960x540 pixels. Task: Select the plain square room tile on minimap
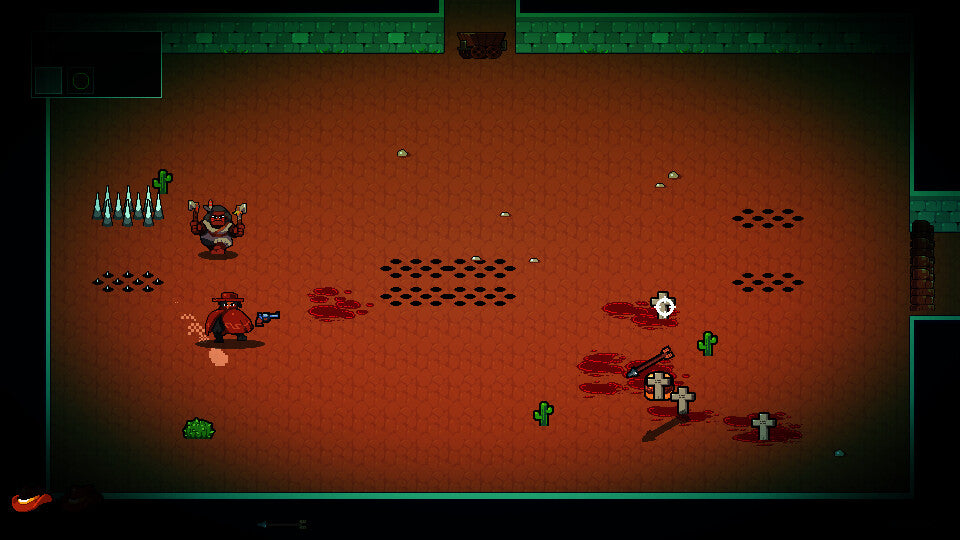click(48, 80)
